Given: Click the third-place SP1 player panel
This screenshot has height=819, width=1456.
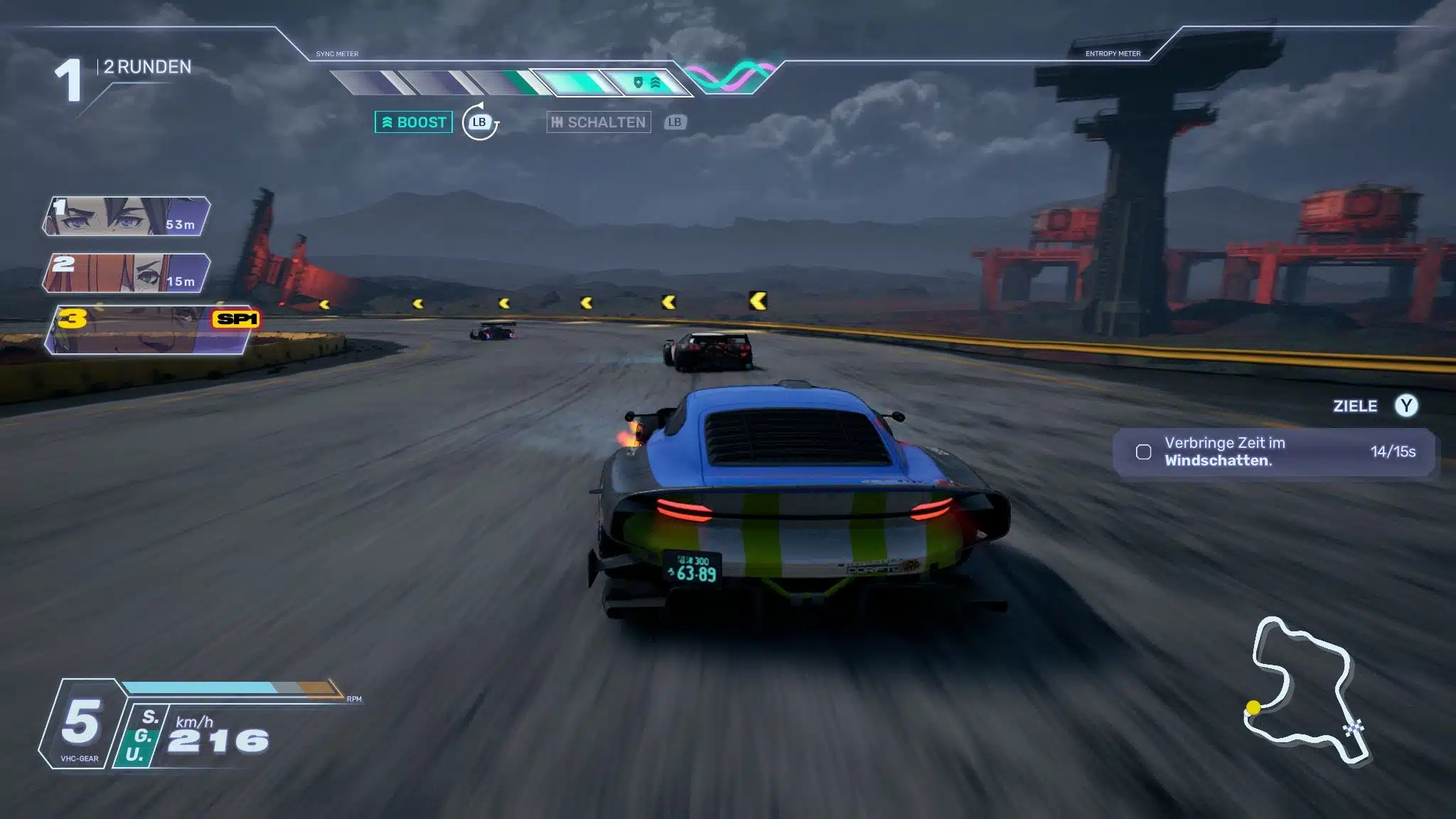Looking at the screenshot, I should point(151,331).
